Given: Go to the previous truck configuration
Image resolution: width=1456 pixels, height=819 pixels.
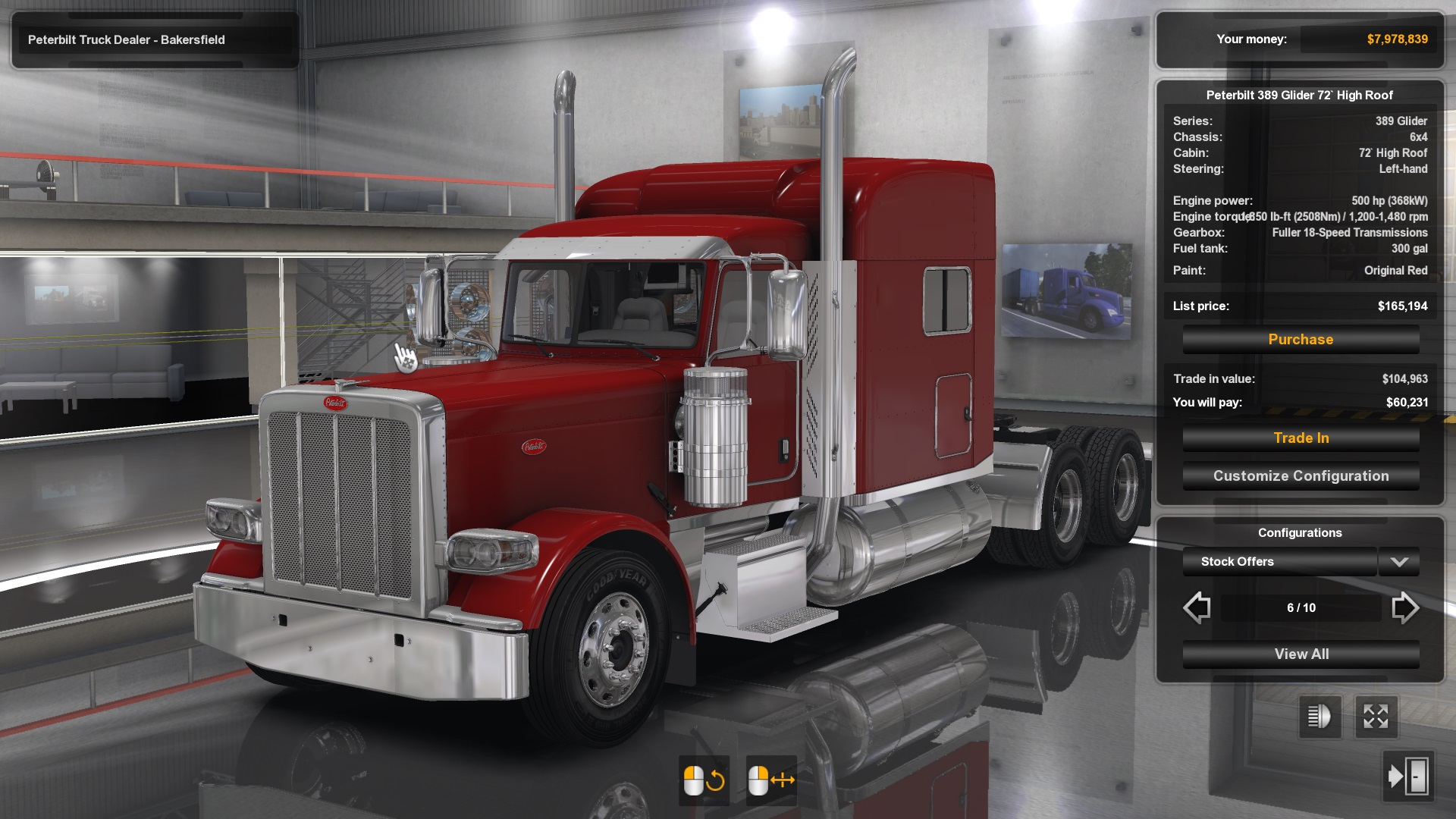Looking at the screenshot, I should pyautogui.click(x=1197, y=607).
